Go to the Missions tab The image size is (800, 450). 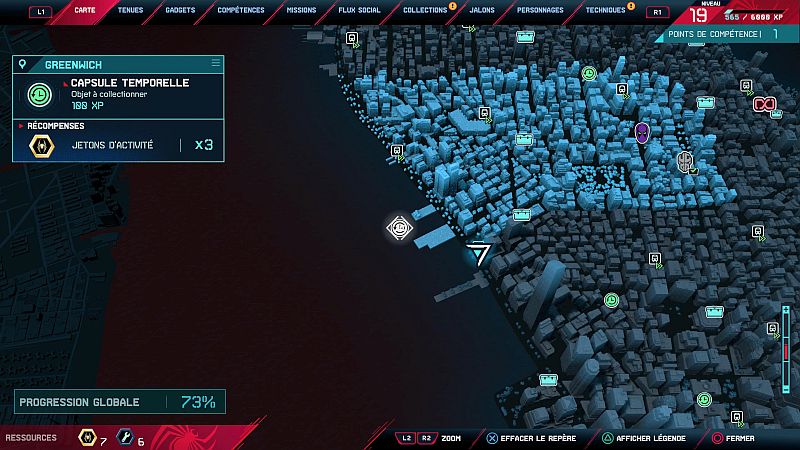(301, 11)
